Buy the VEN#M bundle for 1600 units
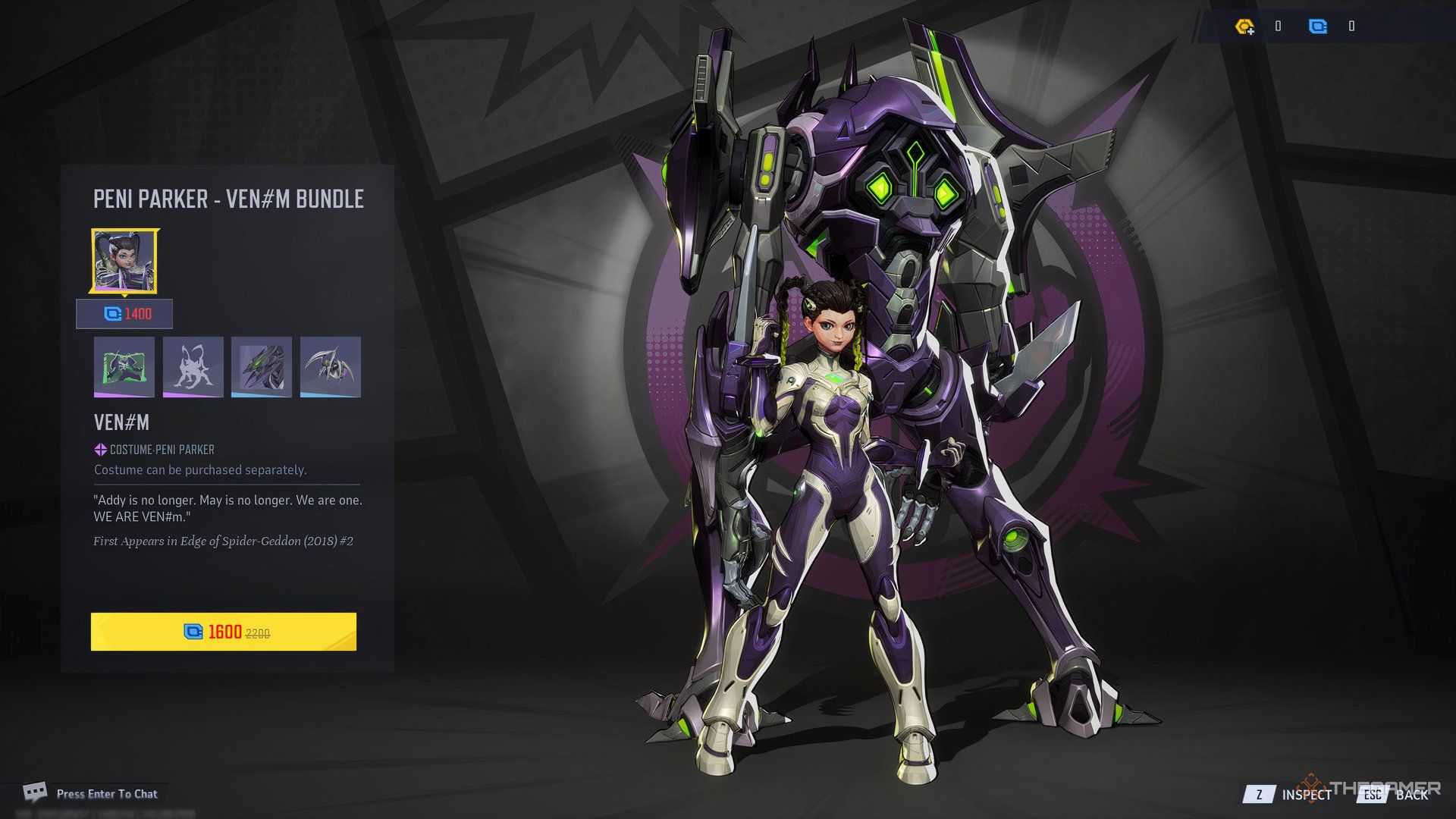 [x=224, y=632]
